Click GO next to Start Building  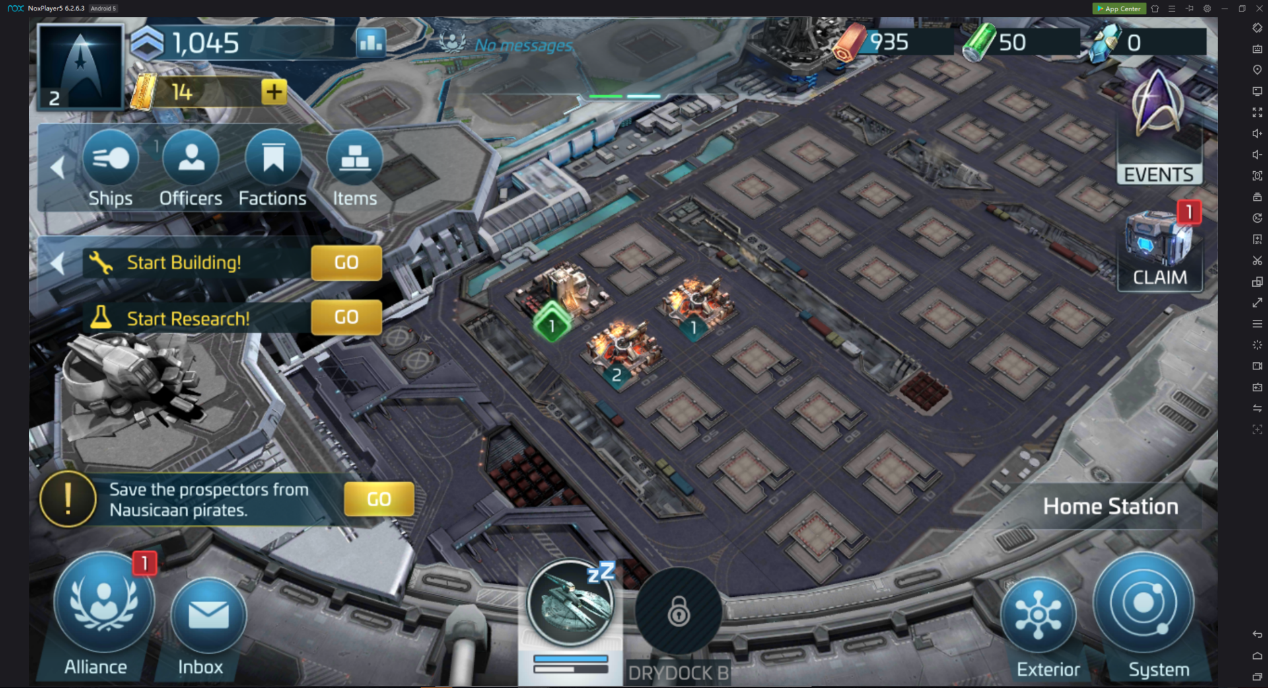pos(346,263)
